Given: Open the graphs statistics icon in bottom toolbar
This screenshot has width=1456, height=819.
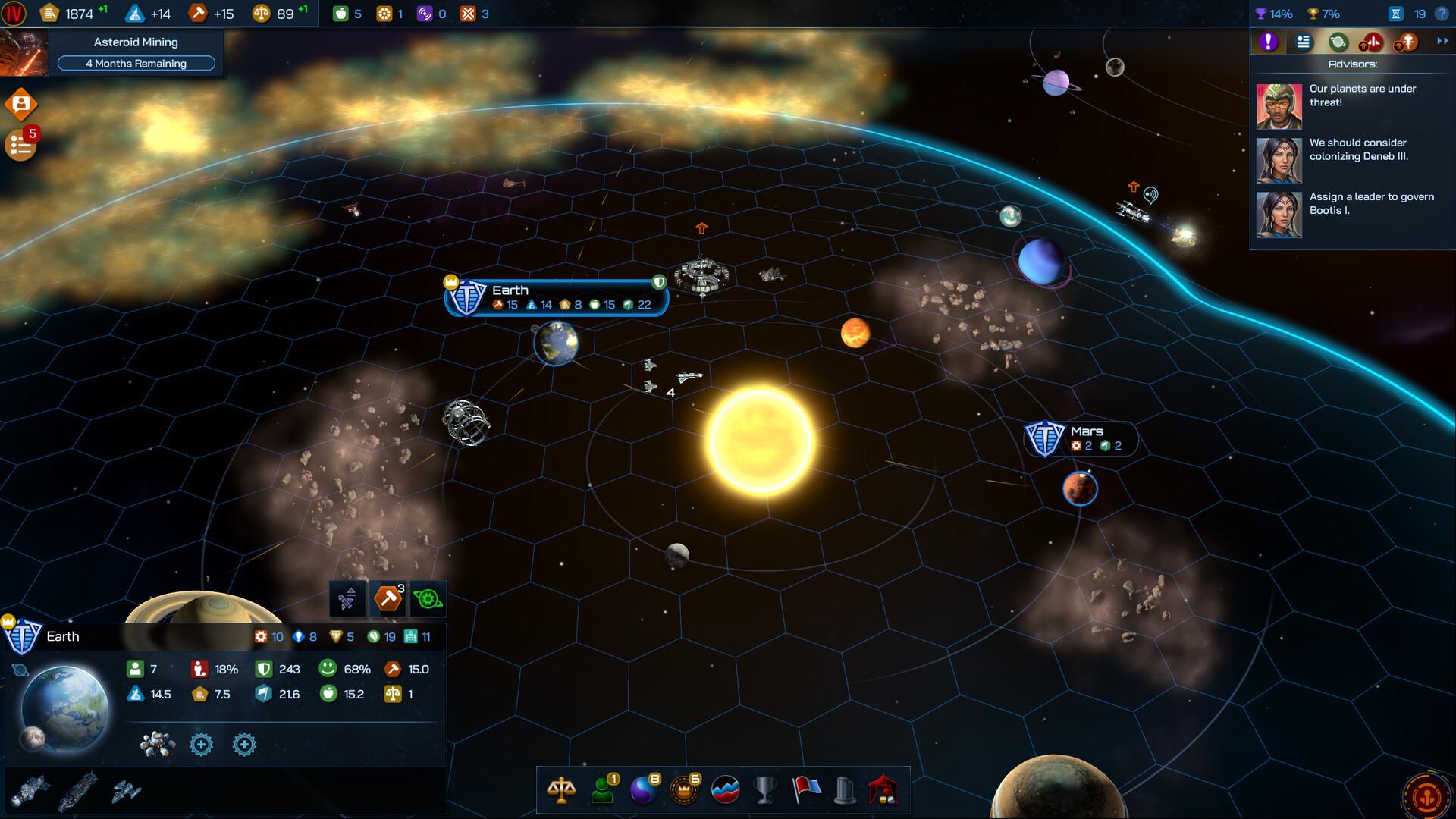Looking at the screenshot, I should coord(725,790).
